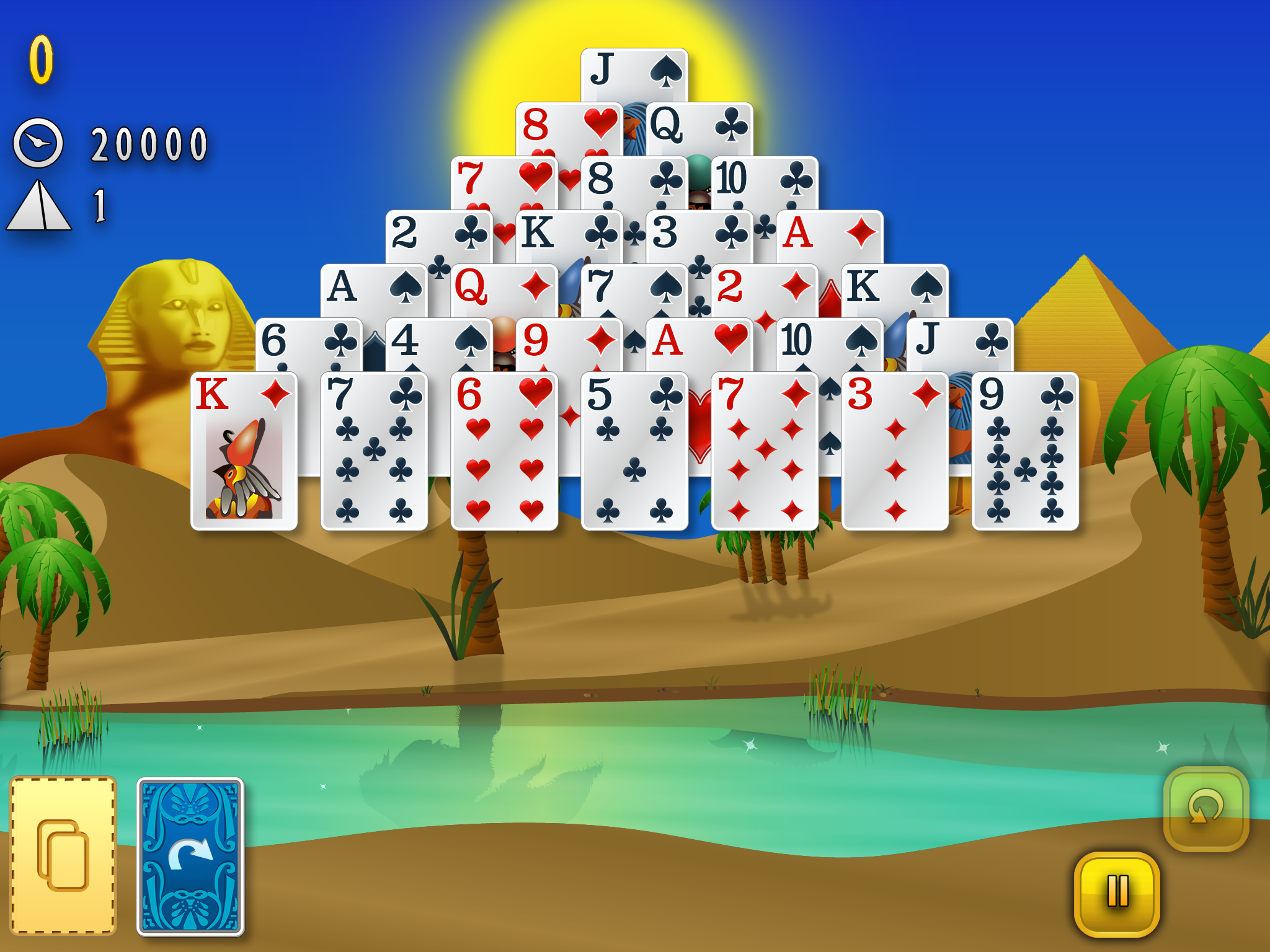The width and height of the screenshot is (1270, 952).
Task: Choose the 6 of Hearts card
Action: pos(504,451)
